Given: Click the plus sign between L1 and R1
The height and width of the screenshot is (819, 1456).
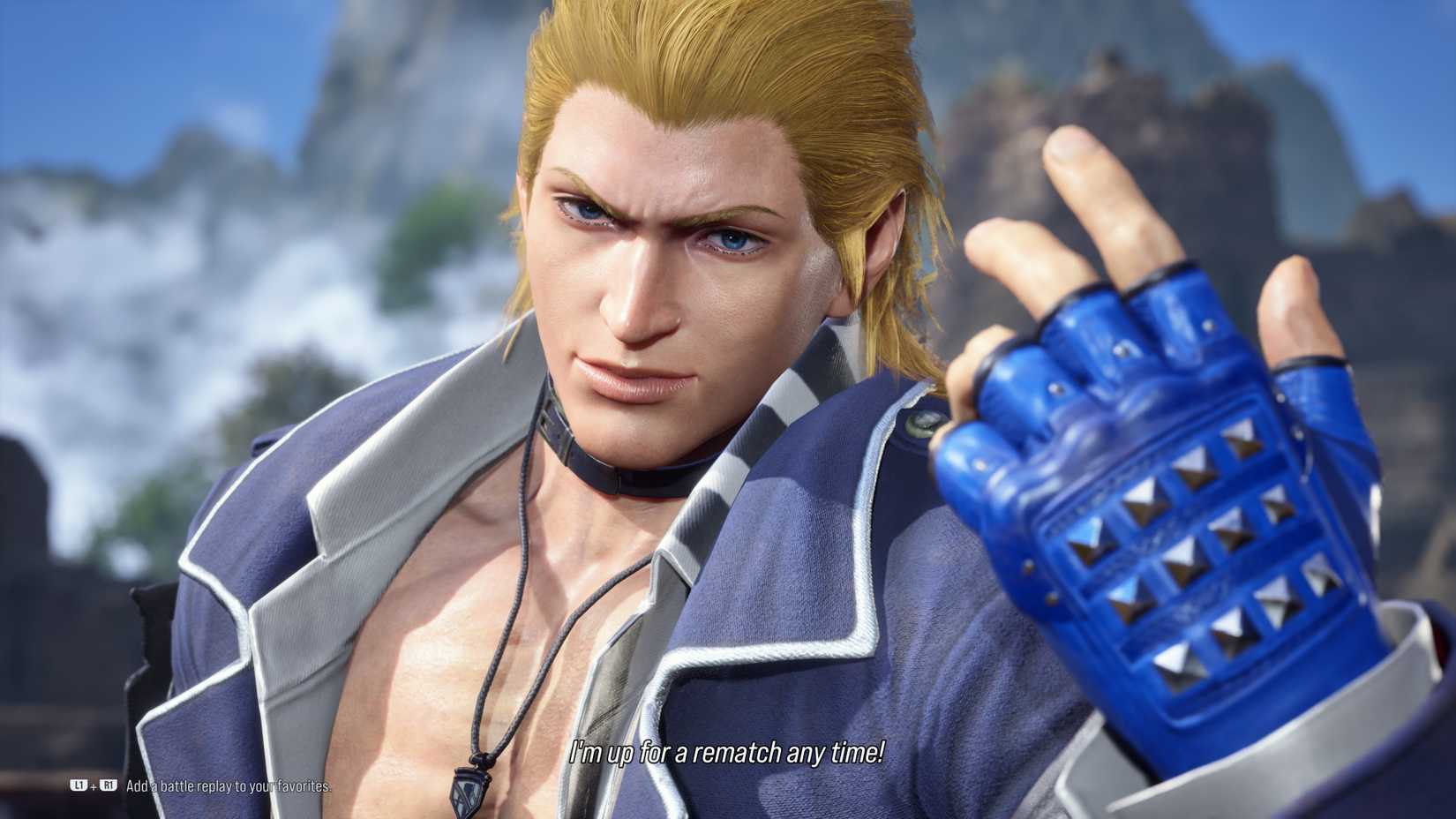Looking at the screenshot, I should [93, 785].
